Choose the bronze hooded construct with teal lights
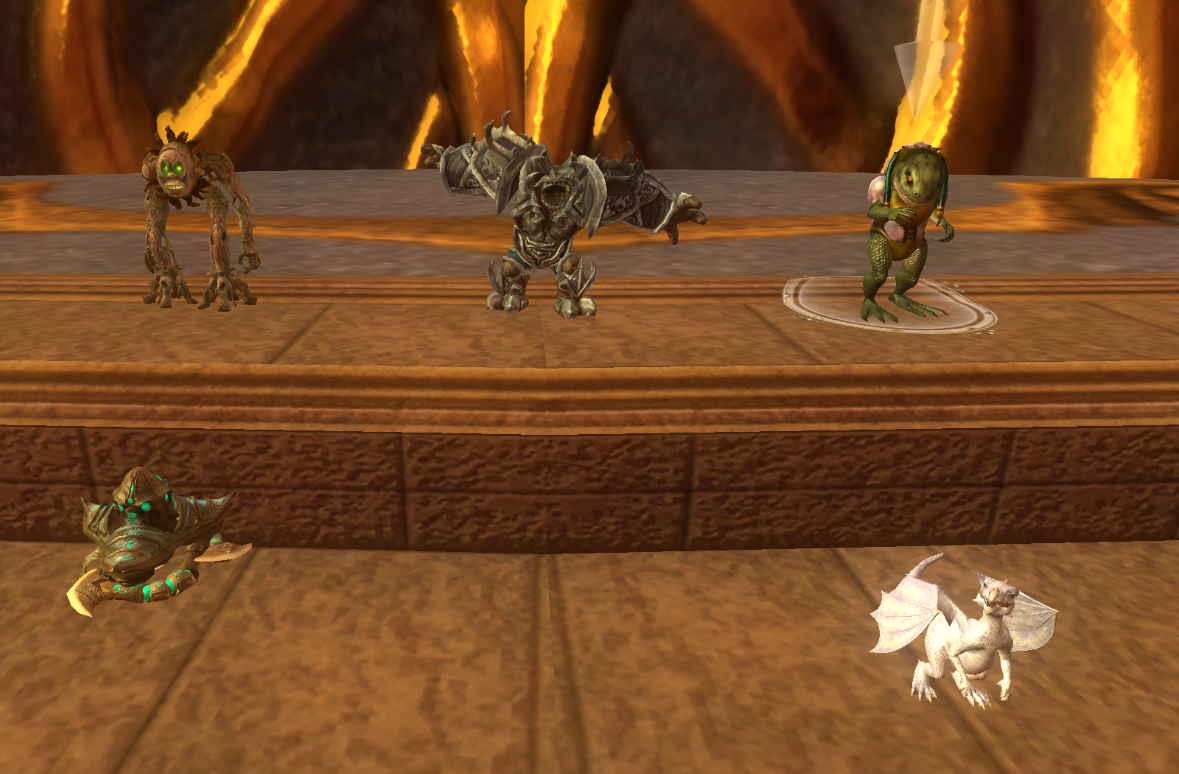This screenshot has height=774, width=1179. coord(143,537)
